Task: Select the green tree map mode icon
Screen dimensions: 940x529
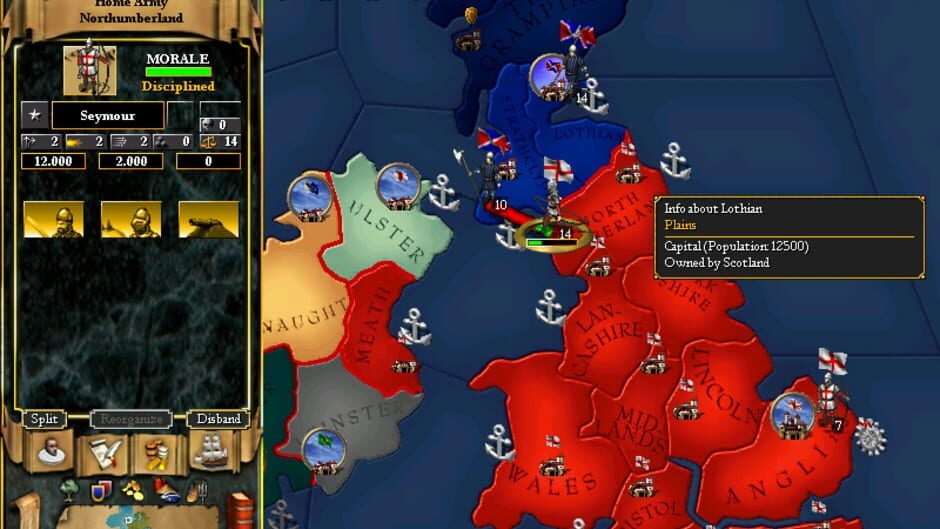Action: 69,491
